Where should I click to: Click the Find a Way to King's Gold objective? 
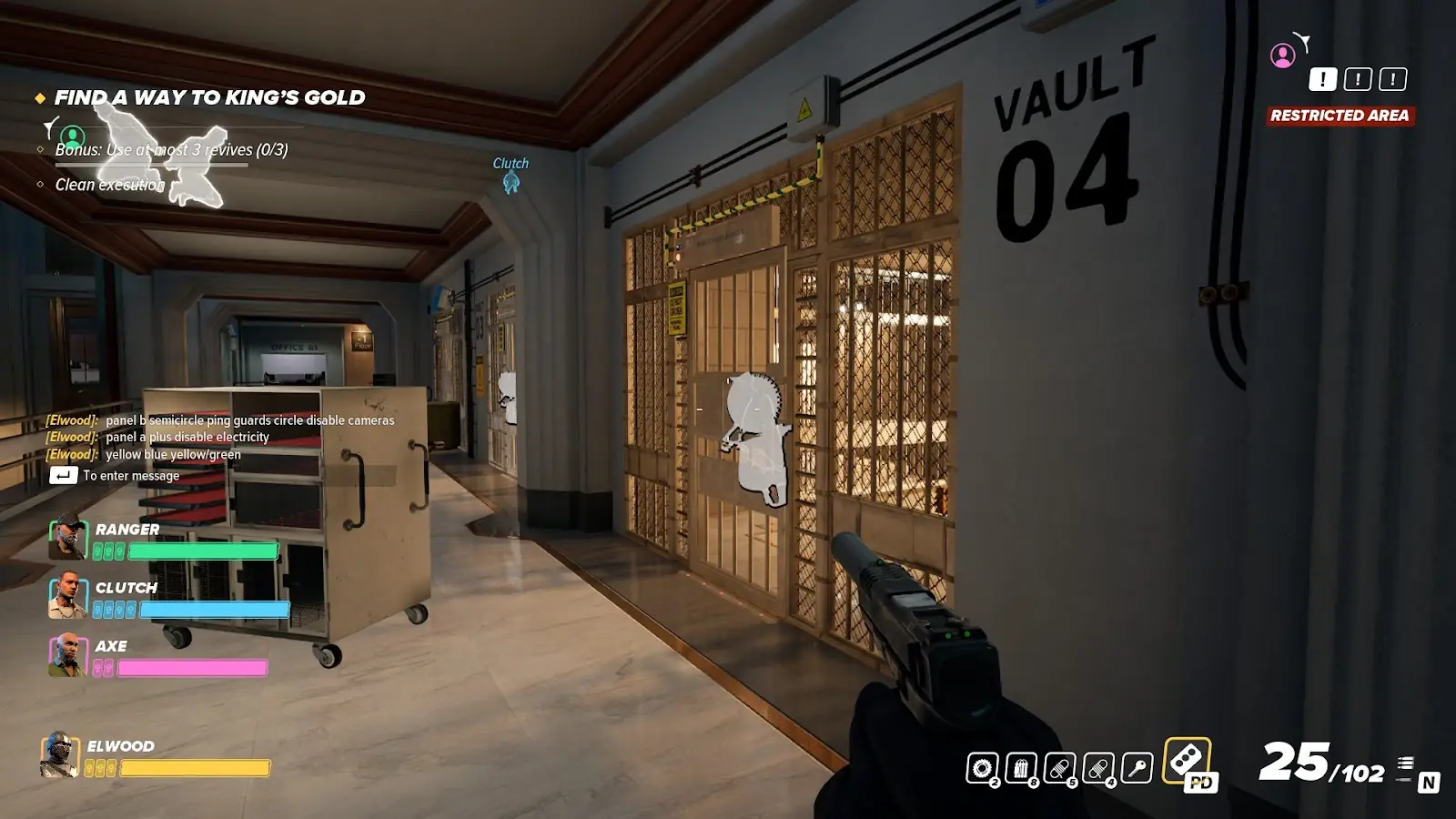point(208,98)
